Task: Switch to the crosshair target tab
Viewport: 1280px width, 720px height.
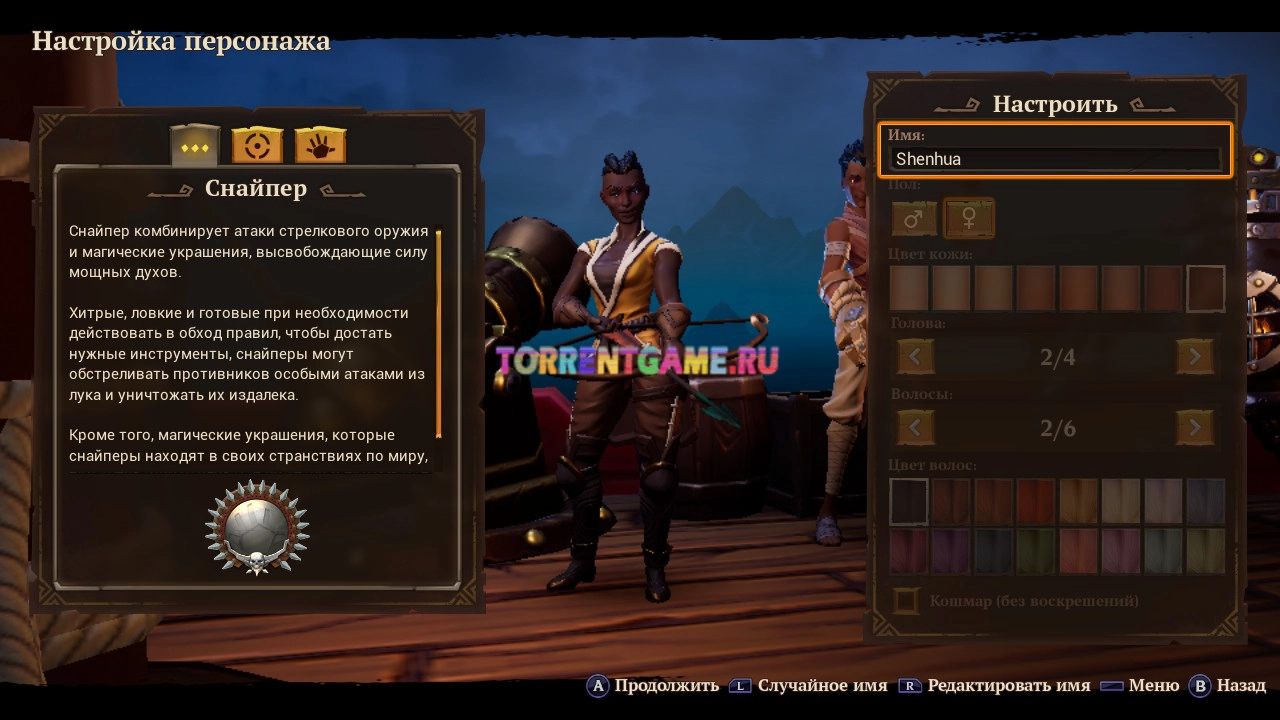Action: pyautogui.click(x=257, y=146)
